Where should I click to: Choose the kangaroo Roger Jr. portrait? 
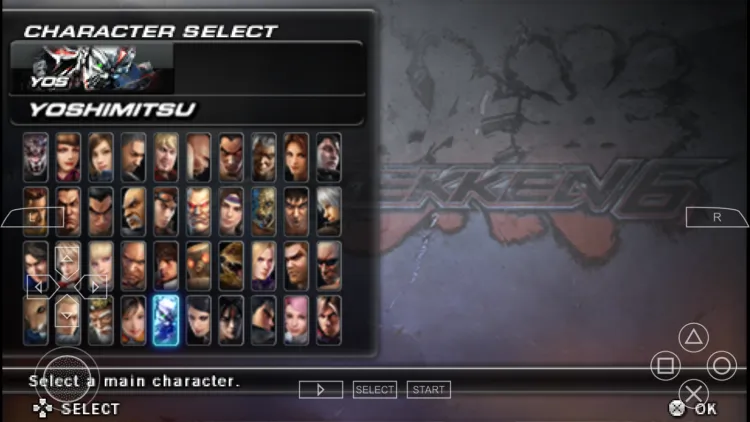click(36, 320)
